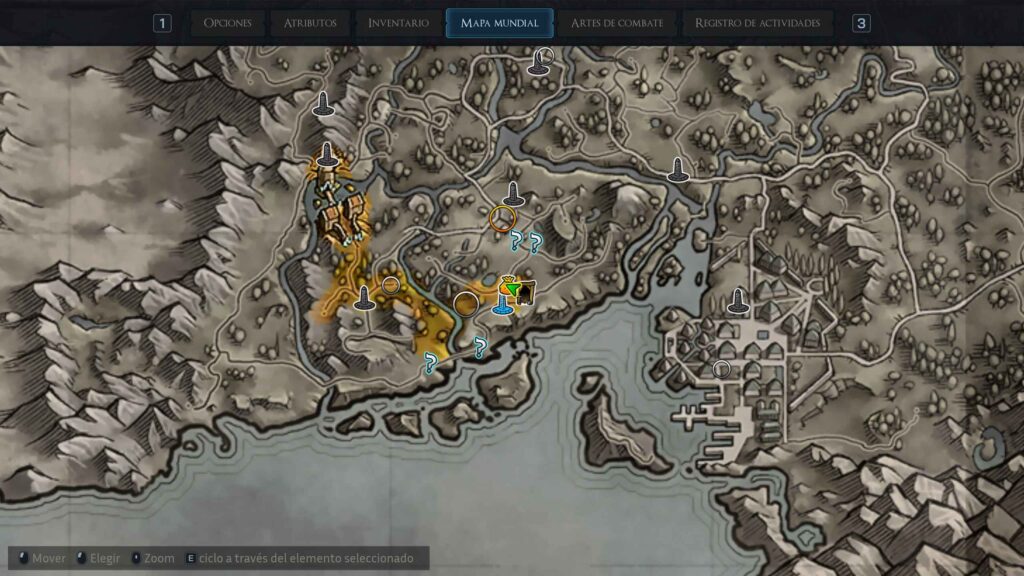1024x576 pixels.
Task: Select the pedestal marker above the harbor town
Action: coord(738,300)
